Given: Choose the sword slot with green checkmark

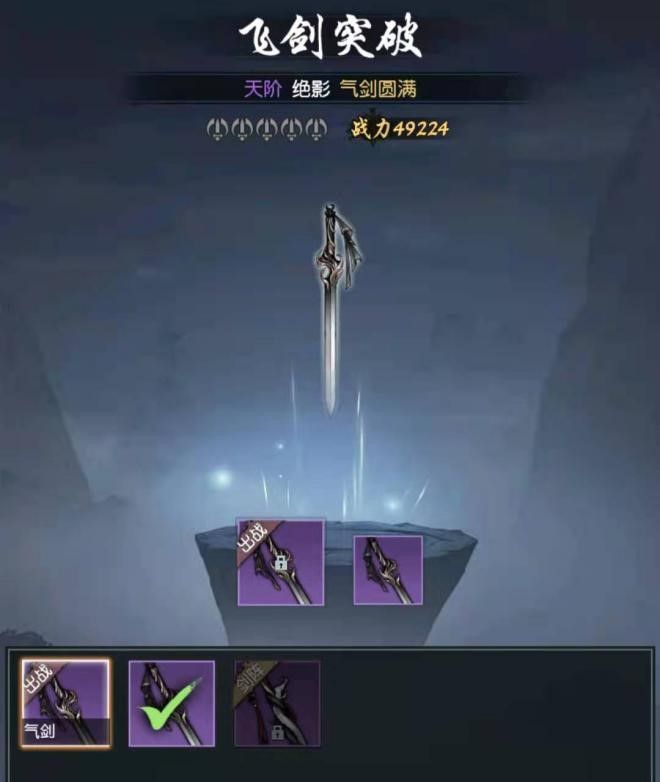Looking at the screenshot, I should [x=171, y=702].
